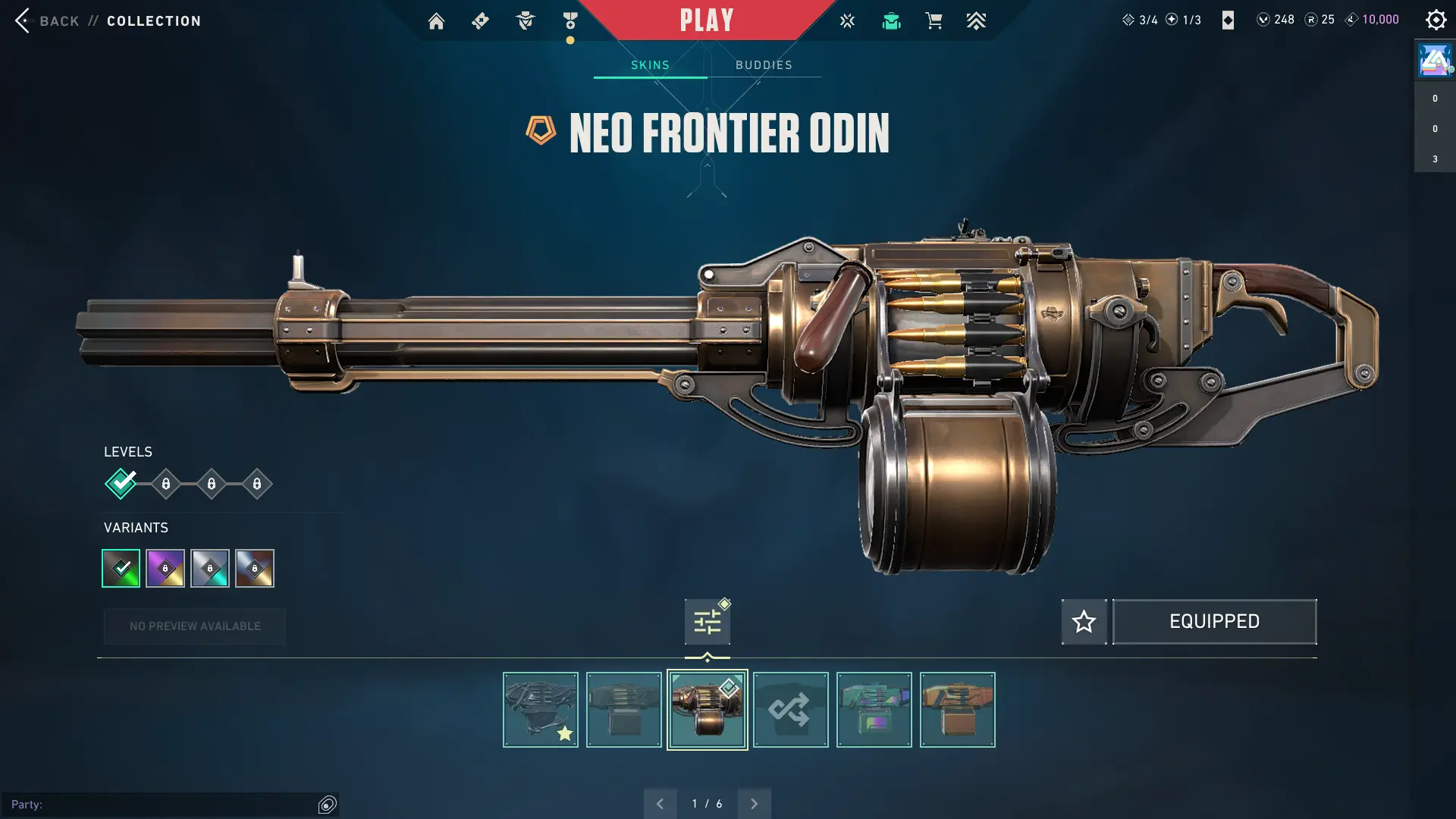Choose the orange Odin skin thumbnail
The width and height of the screenshot is (1456, 819).
(x=957, y=710)
